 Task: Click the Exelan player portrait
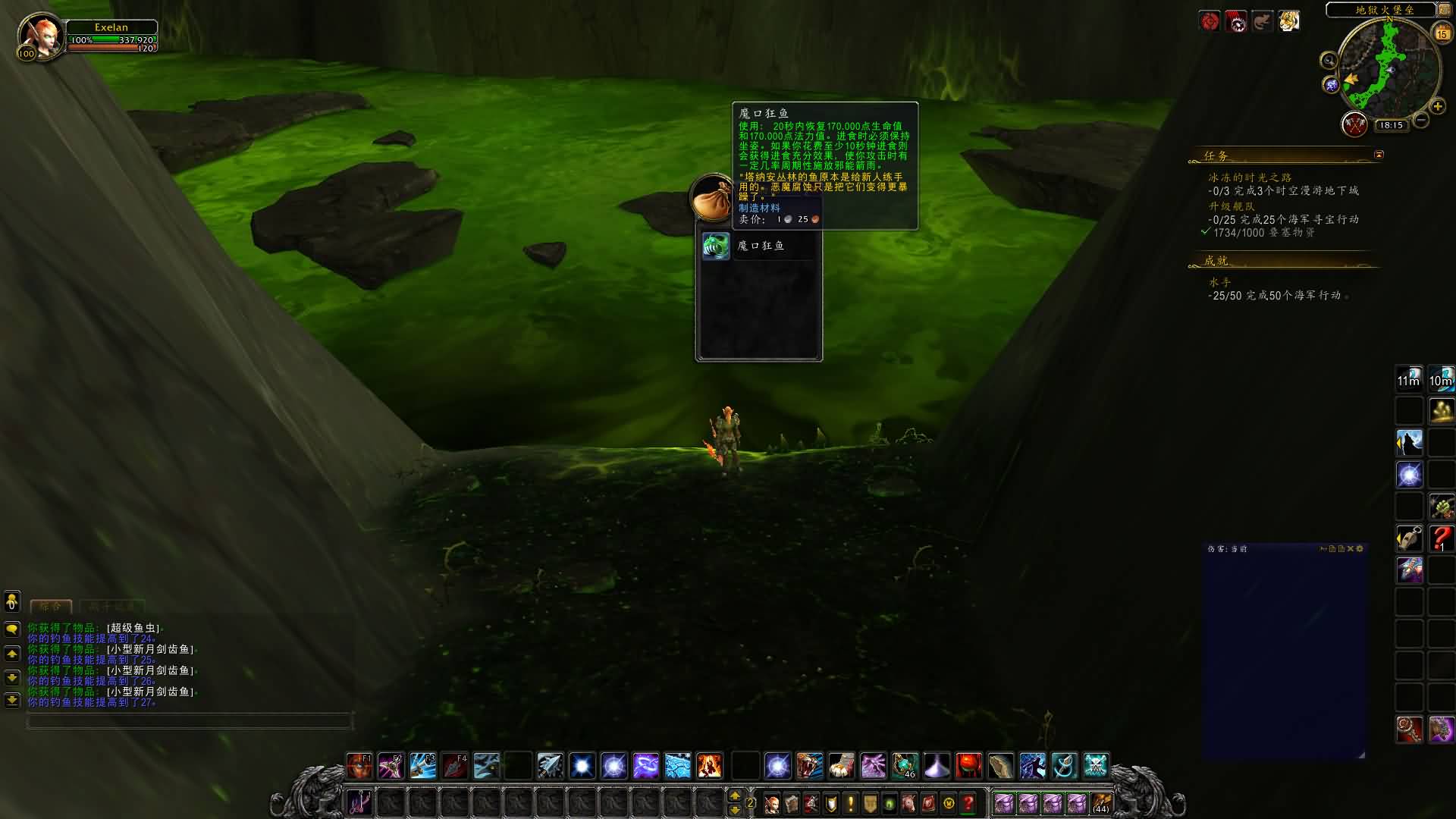tap(40, 36)
